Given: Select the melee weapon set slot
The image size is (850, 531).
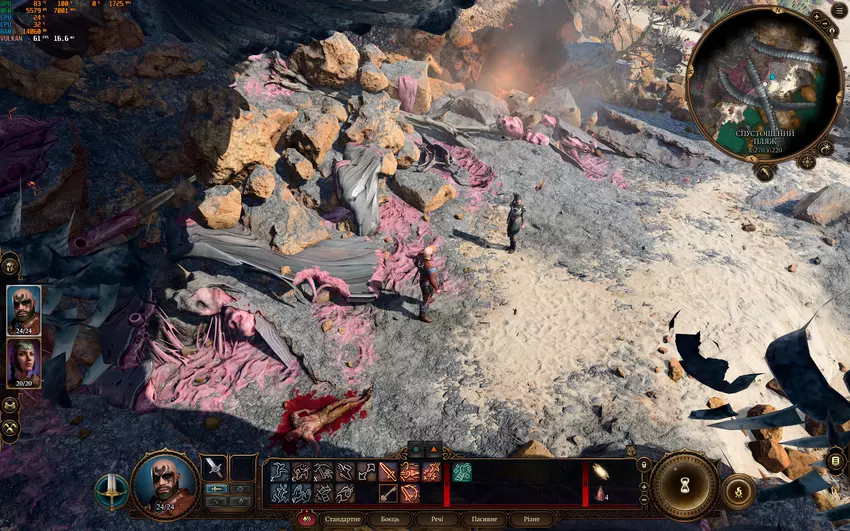Looking at the screenshot, I should 214,467.
